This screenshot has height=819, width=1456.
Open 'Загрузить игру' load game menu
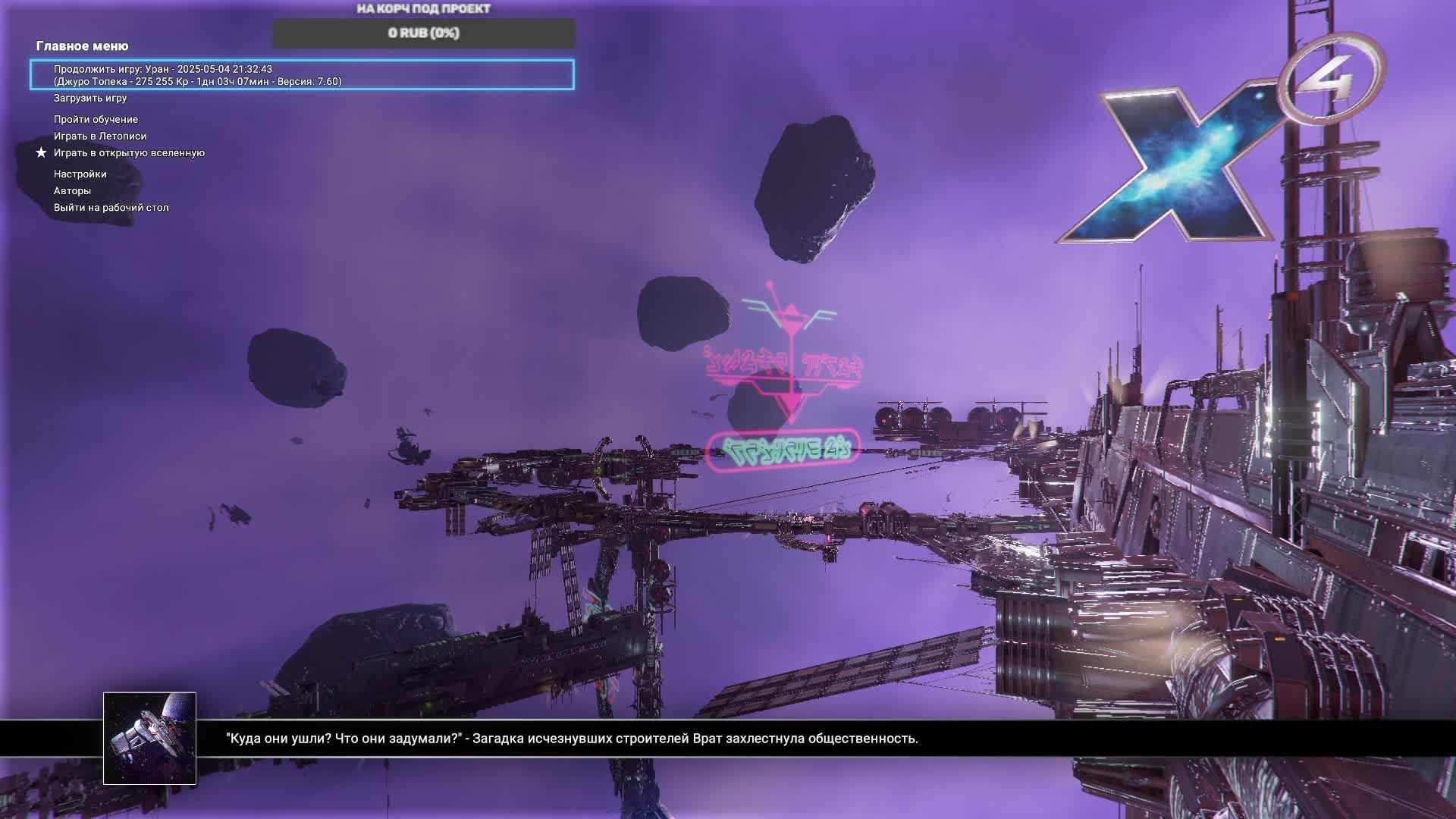click(90, 99)
